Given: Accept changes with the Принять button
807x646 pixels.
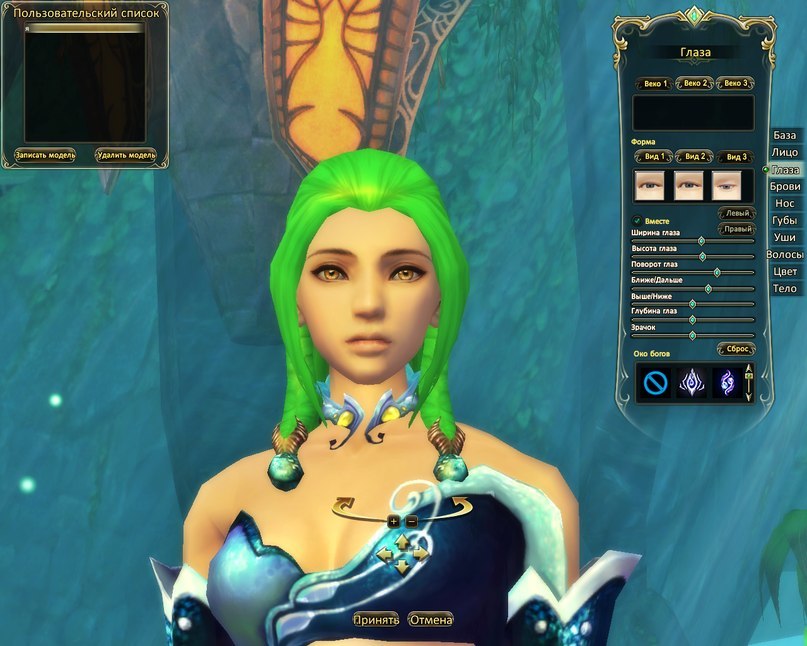Looking at the screenshot, I should (x=375, y=620).
